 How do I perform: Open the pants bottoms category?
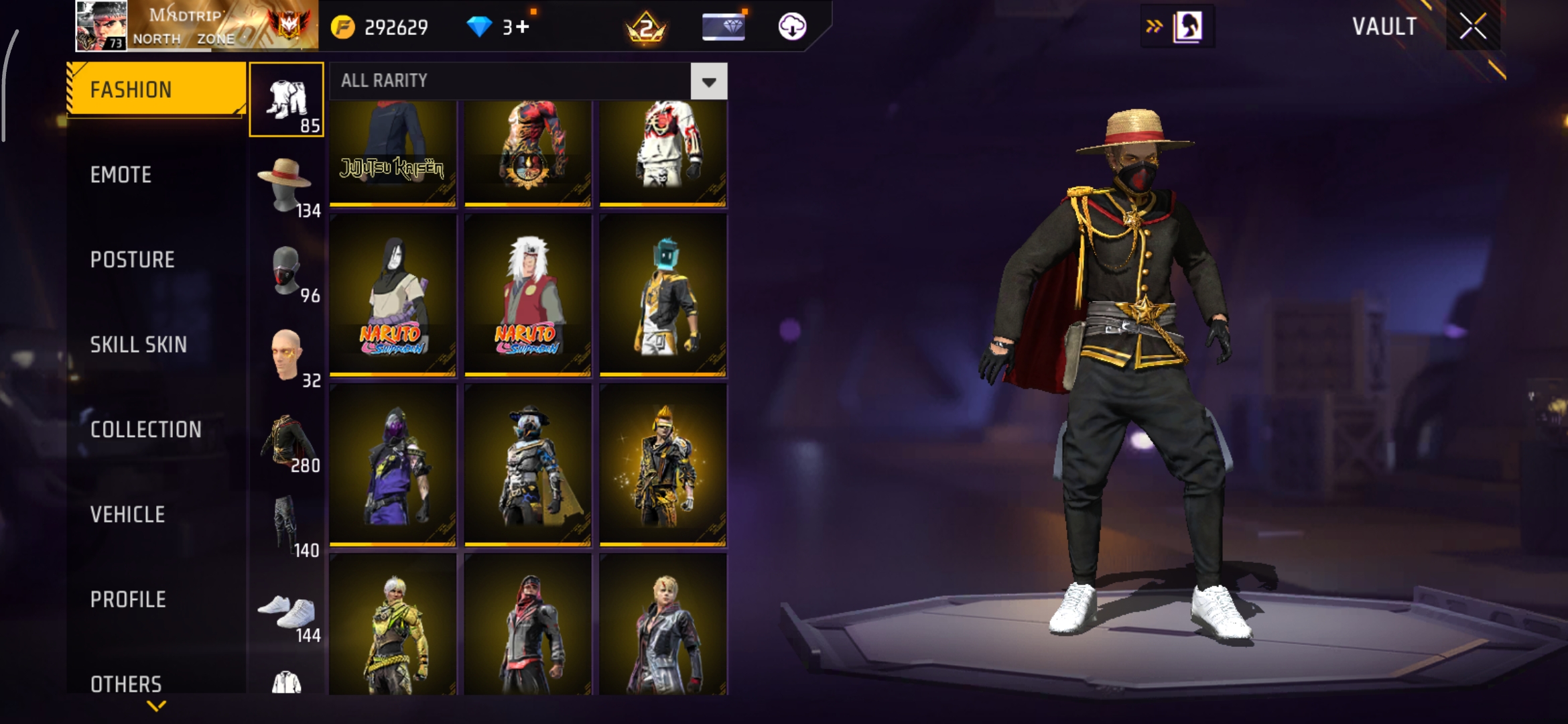287,525
